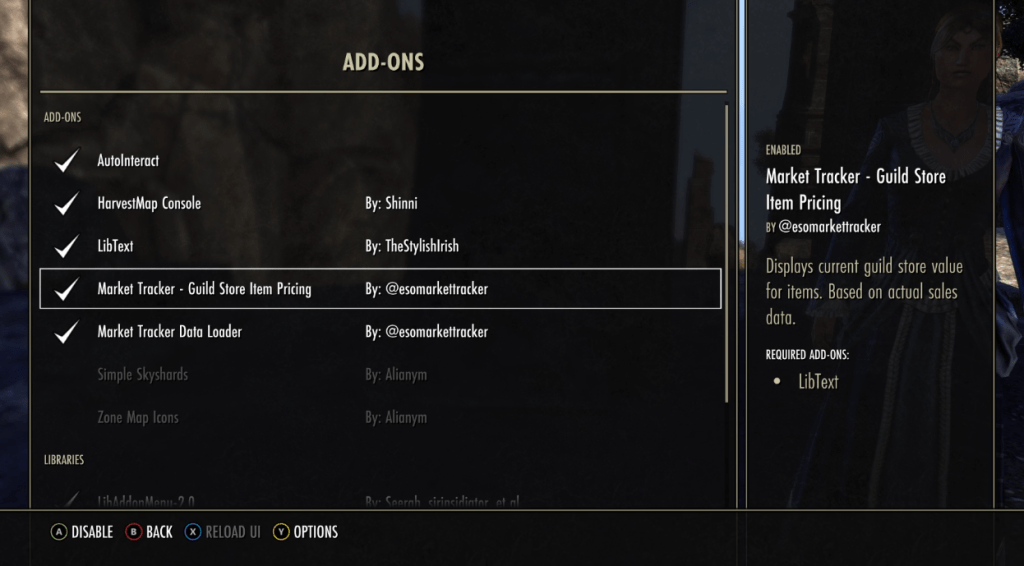Uncheck the HarvestMap Console checkmark
The image size is (1024, 566).
(x=67, y=203)
